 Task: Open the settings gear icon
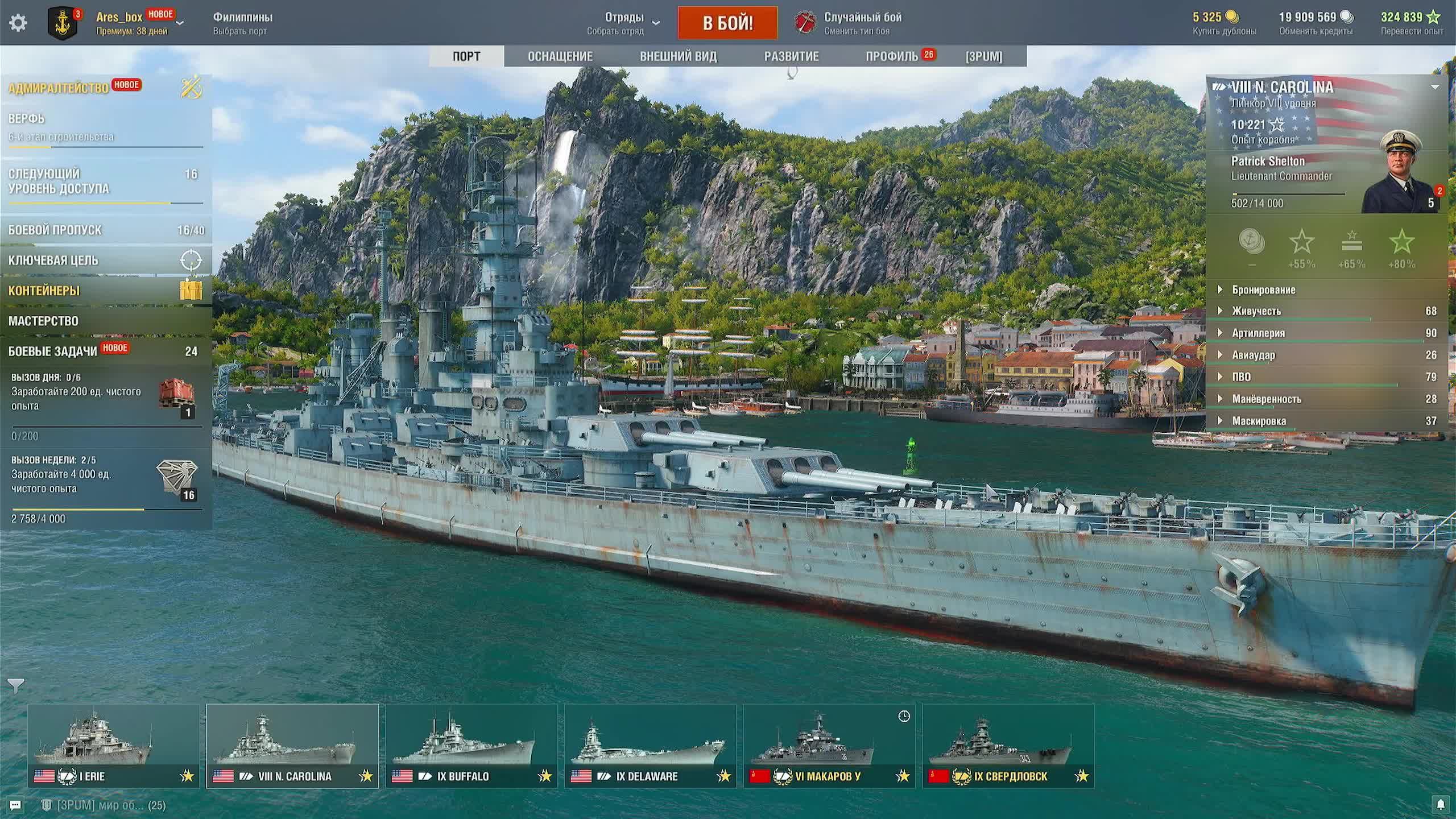point(18,23)
